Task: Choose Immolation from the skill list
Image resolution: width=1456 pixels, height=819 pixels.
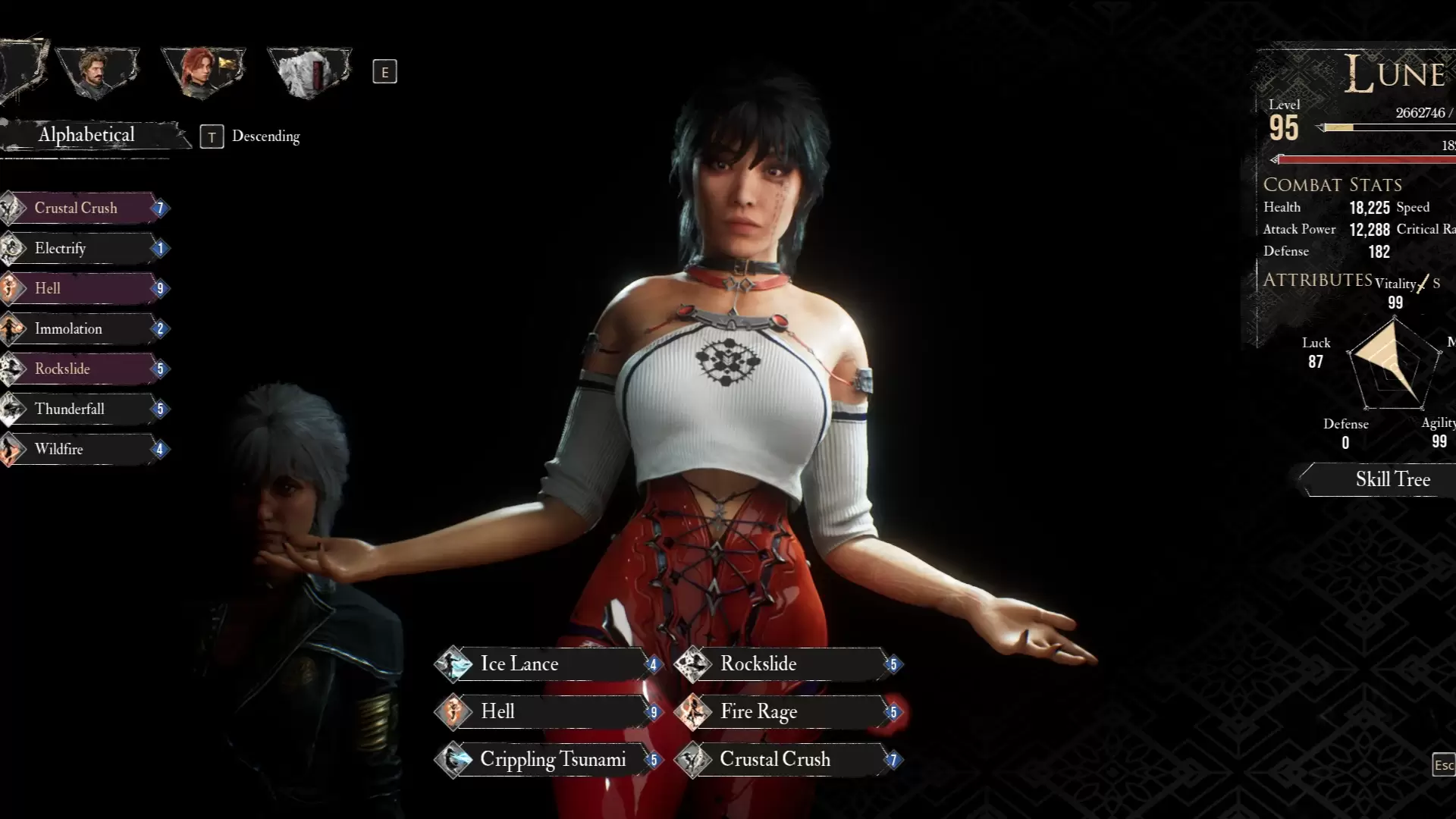Action: pos(83,328)
